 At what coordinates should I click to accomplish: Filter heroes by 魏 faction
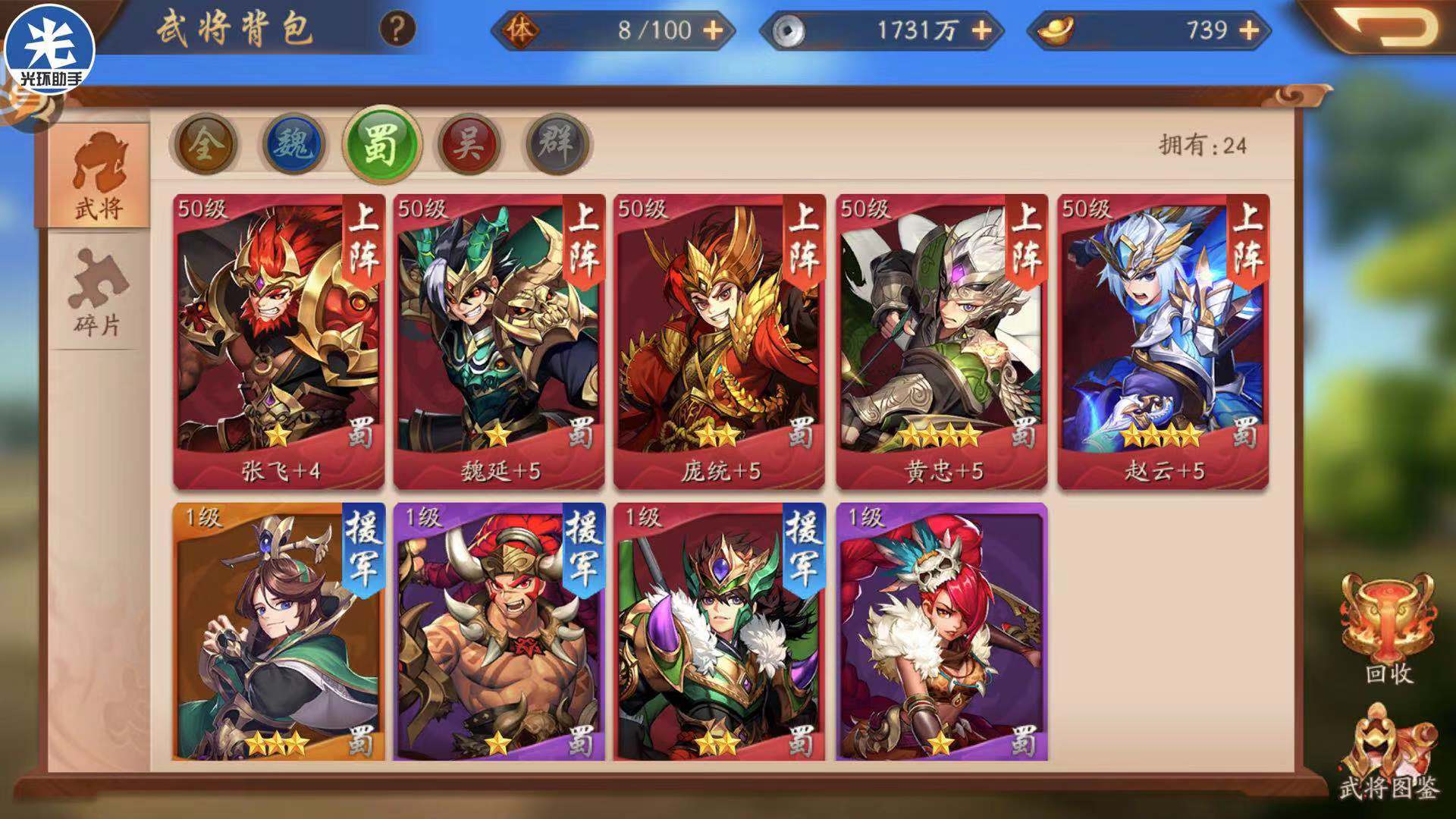pyautogui.click(x=293, y=144)
